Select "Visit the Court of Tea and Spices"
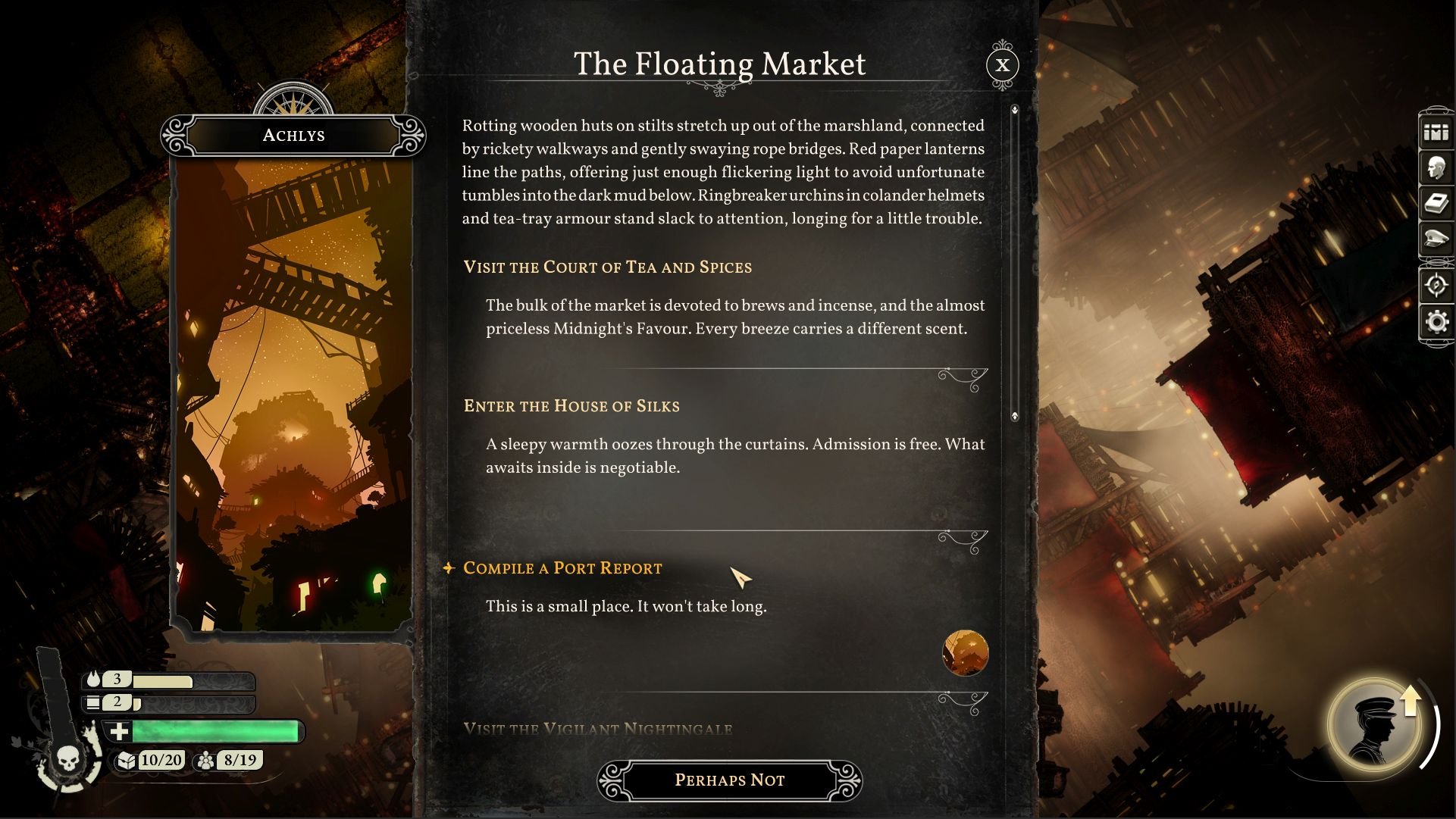This screenshot has height=819, width=1456. pyautogui.click(x=607, y=267)
